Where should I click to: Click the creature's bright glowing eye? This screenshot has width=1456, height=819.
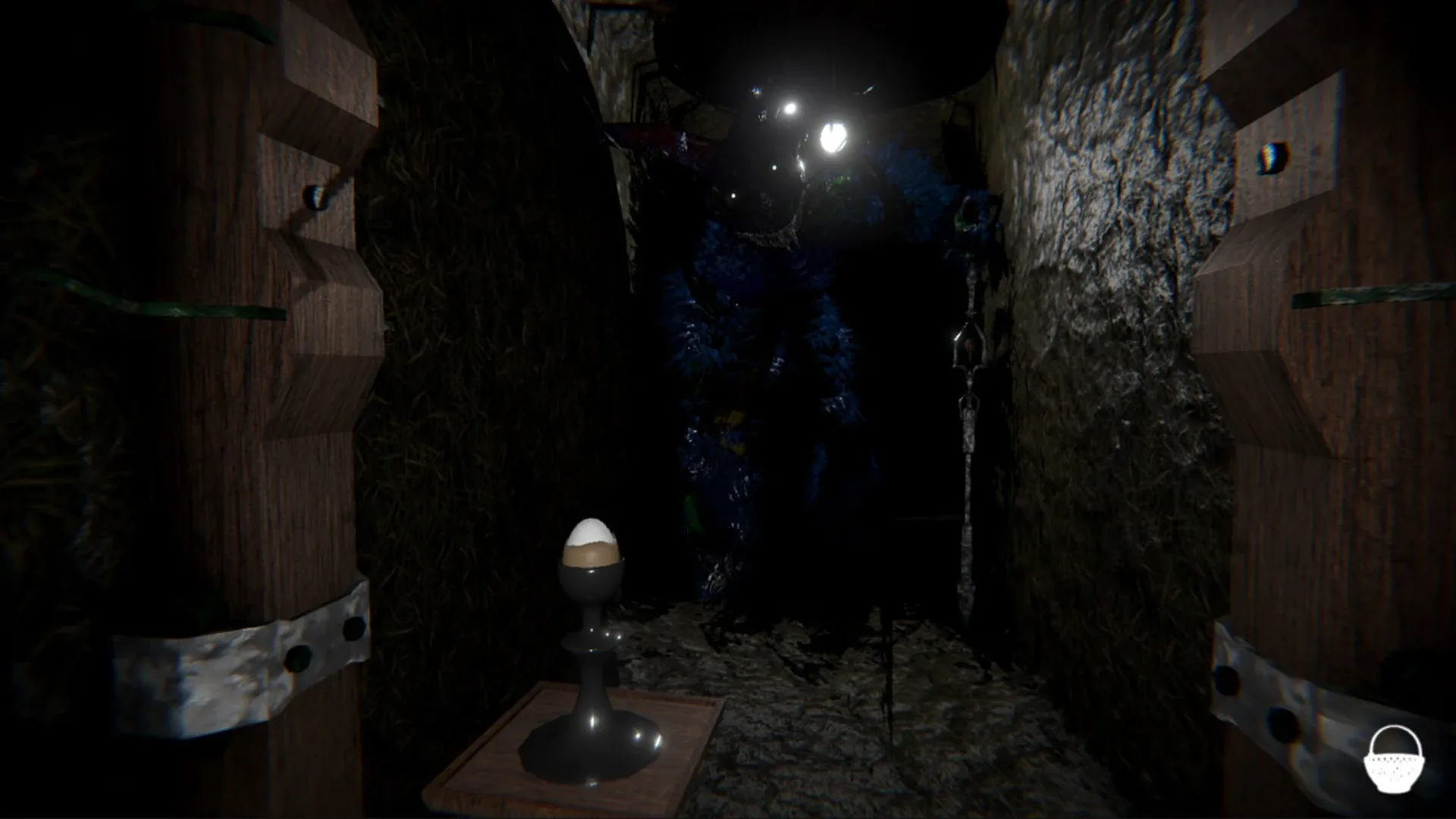835,136
